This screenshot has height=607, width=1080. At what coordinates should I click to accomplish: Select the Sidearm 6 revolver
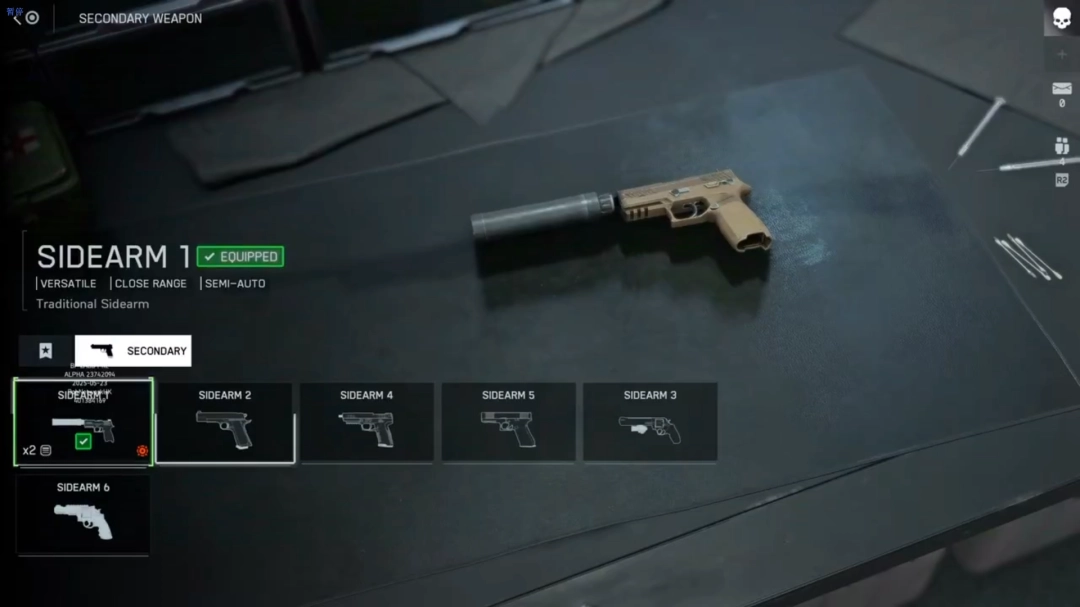coord(83,514)
